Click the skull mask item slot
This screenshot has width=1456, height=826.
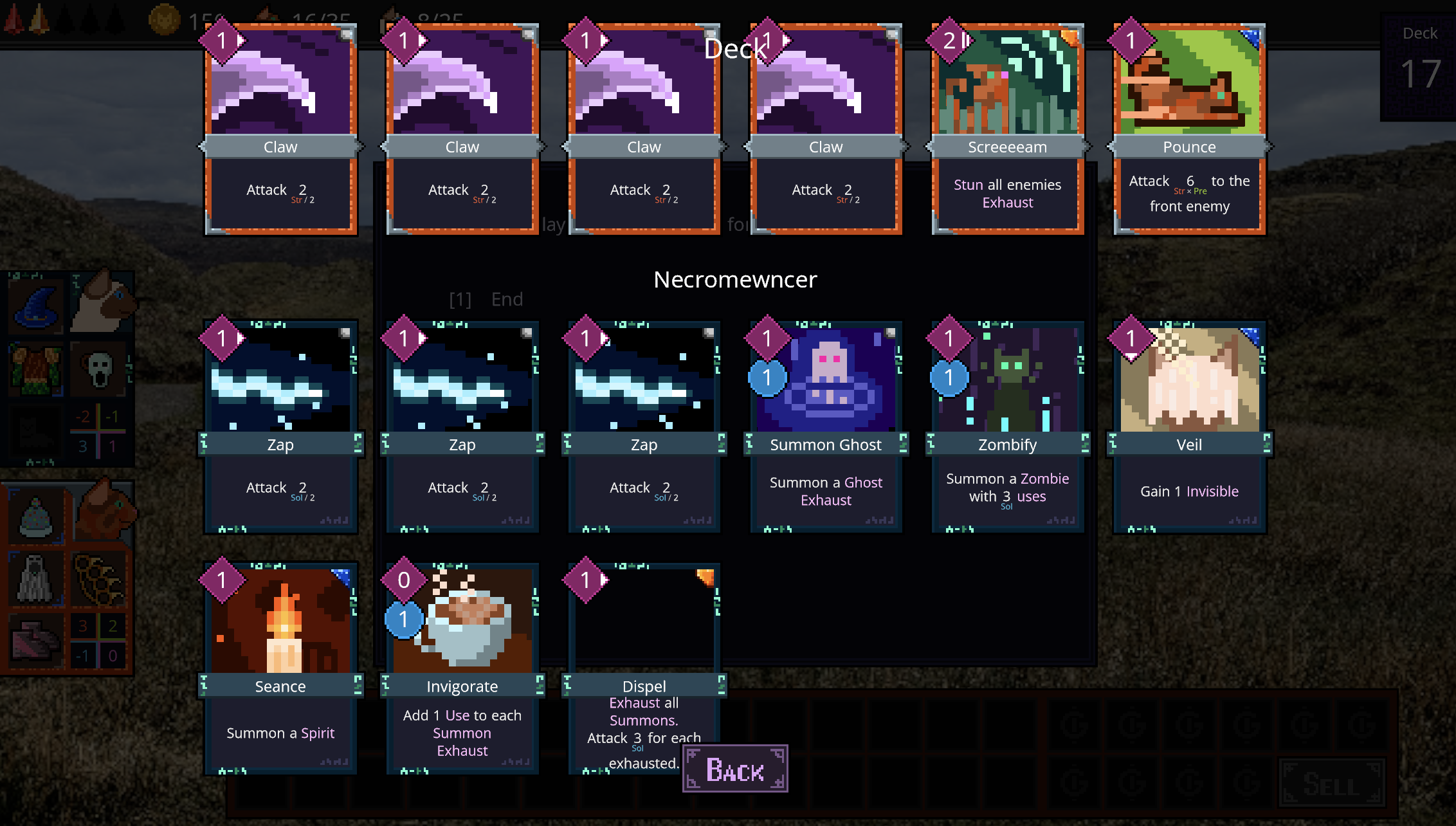100,370
